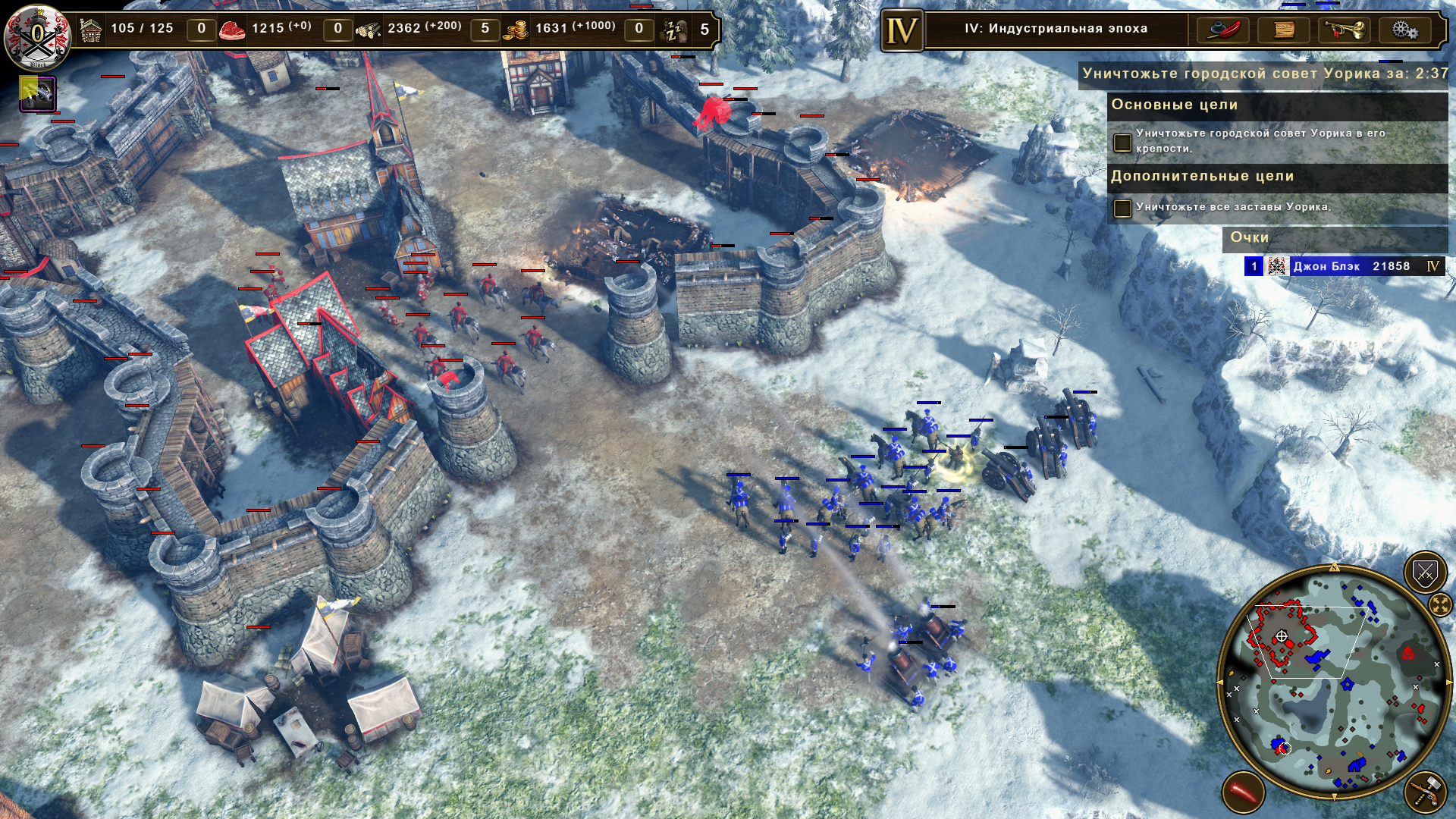The height and width of the screenshot is (819, 1456).
Task: Select the cannon unit portrait icon
Action: [37, 95]
